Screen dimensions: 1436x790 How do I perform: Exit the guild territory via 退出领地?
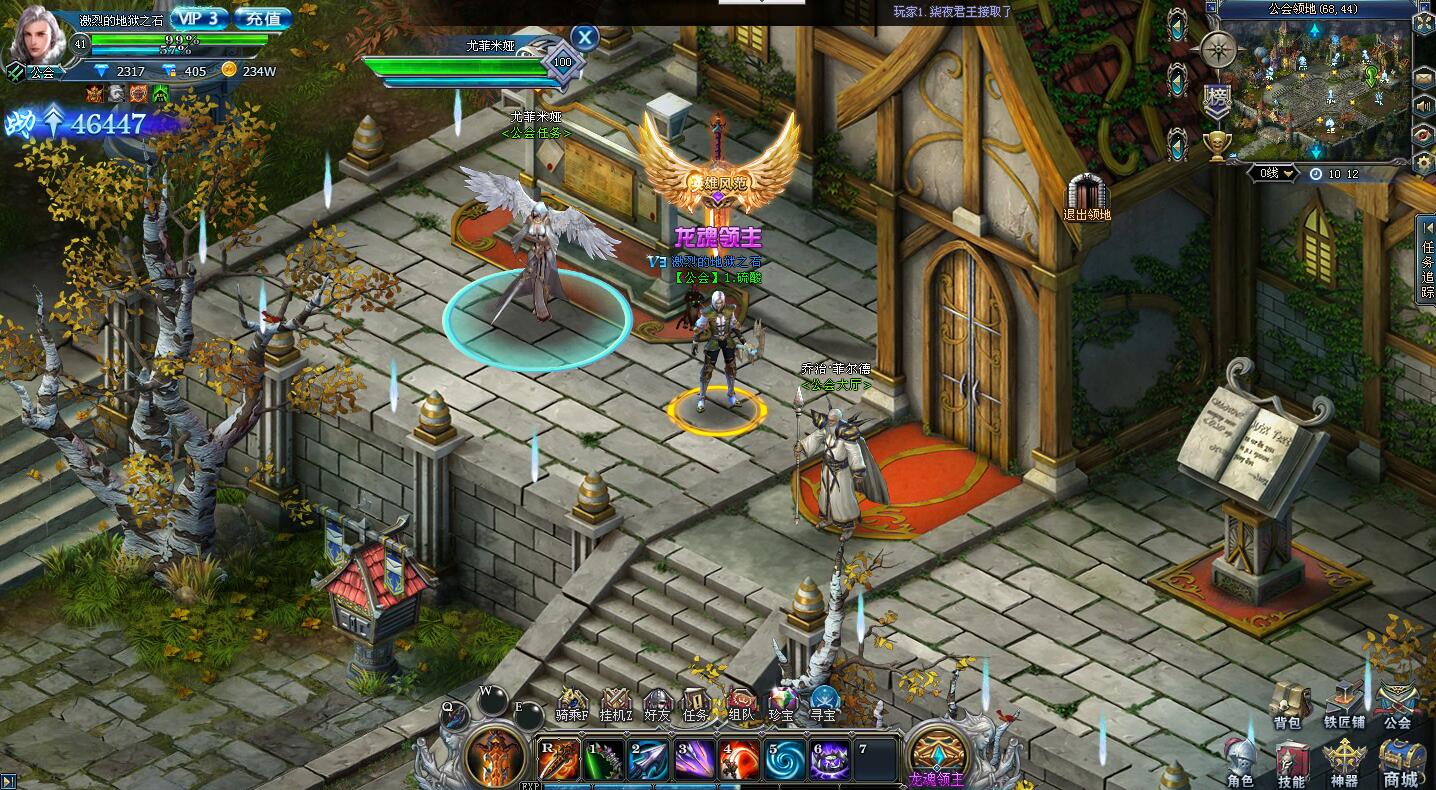coord(1088,196)
